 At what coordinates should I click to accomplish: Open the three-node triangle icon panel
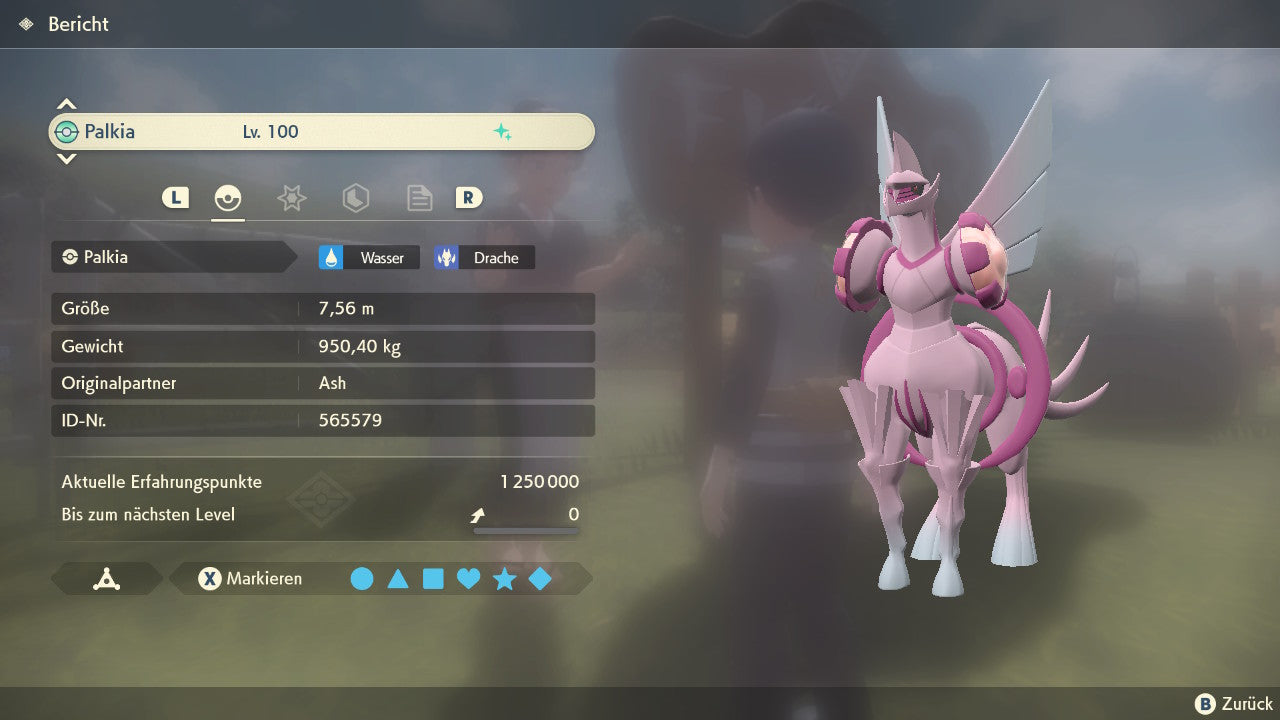tap(107, 579)
